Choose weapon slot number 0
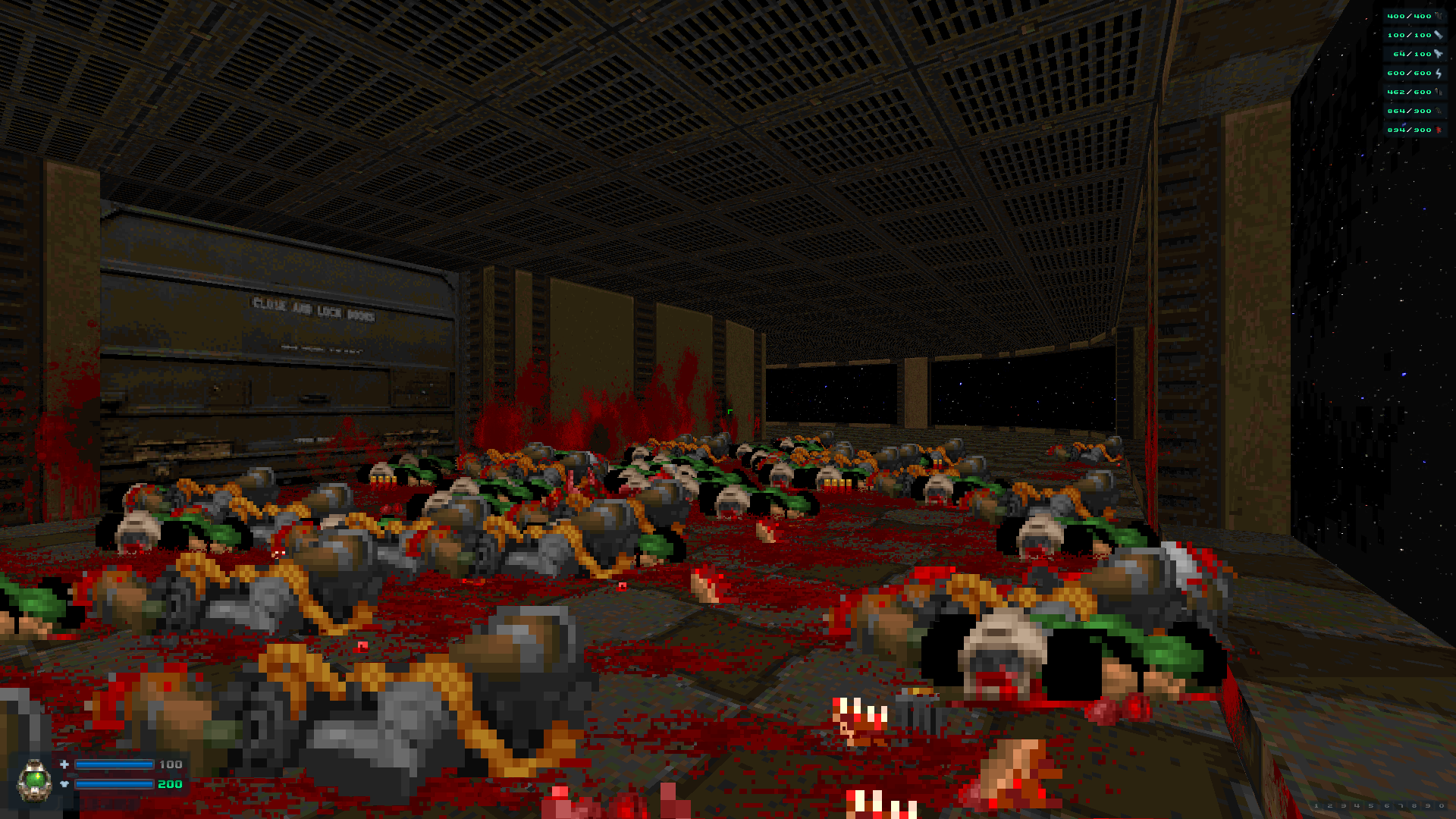The height and width of the screenshot is (819, 1456). (1442, 805)
